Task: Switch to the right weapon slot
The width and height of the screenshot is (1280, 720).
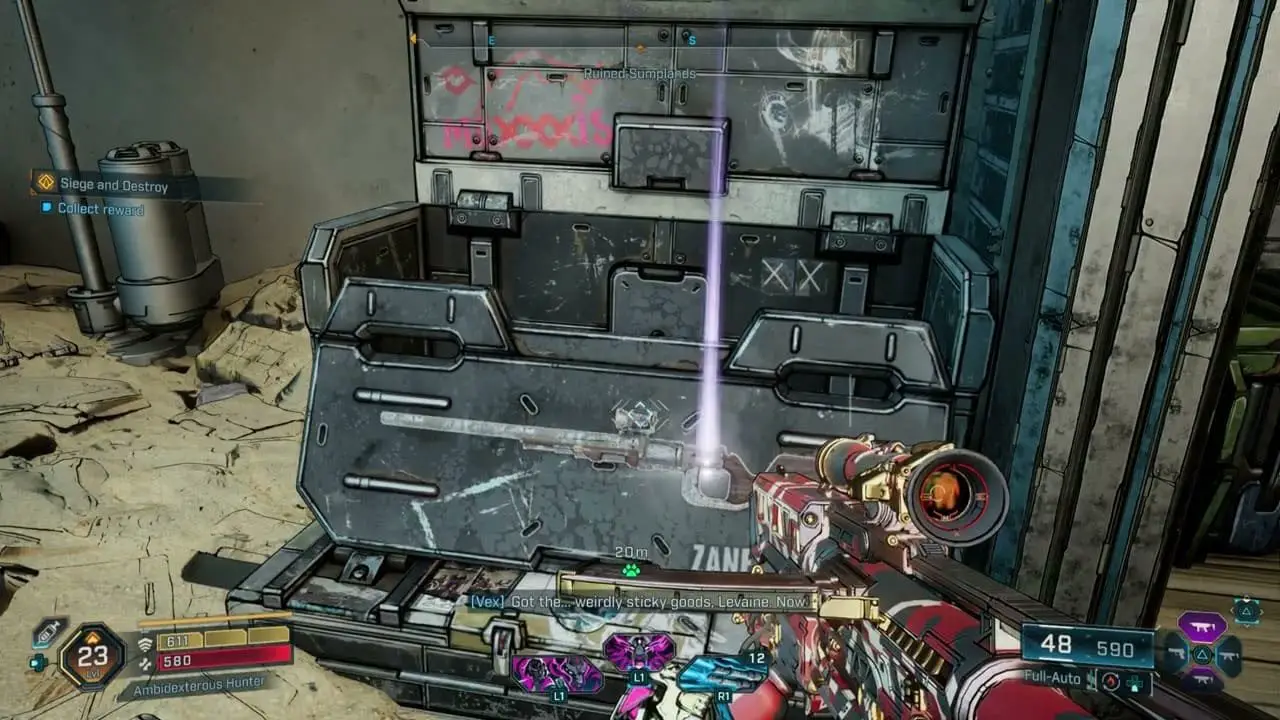Action: (1229, 655)
